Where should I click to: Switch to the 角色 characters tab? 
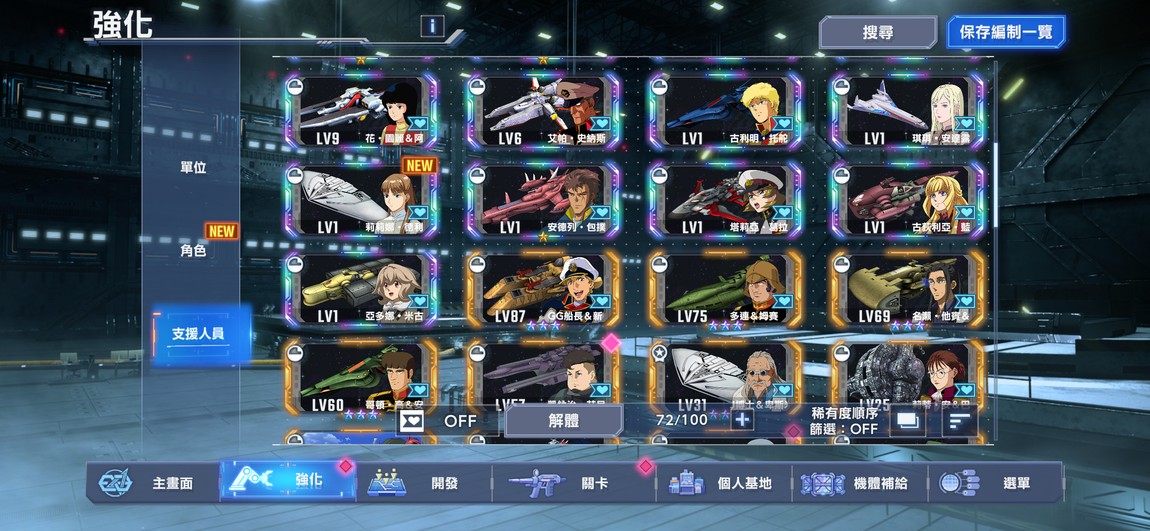pos(193,250)
